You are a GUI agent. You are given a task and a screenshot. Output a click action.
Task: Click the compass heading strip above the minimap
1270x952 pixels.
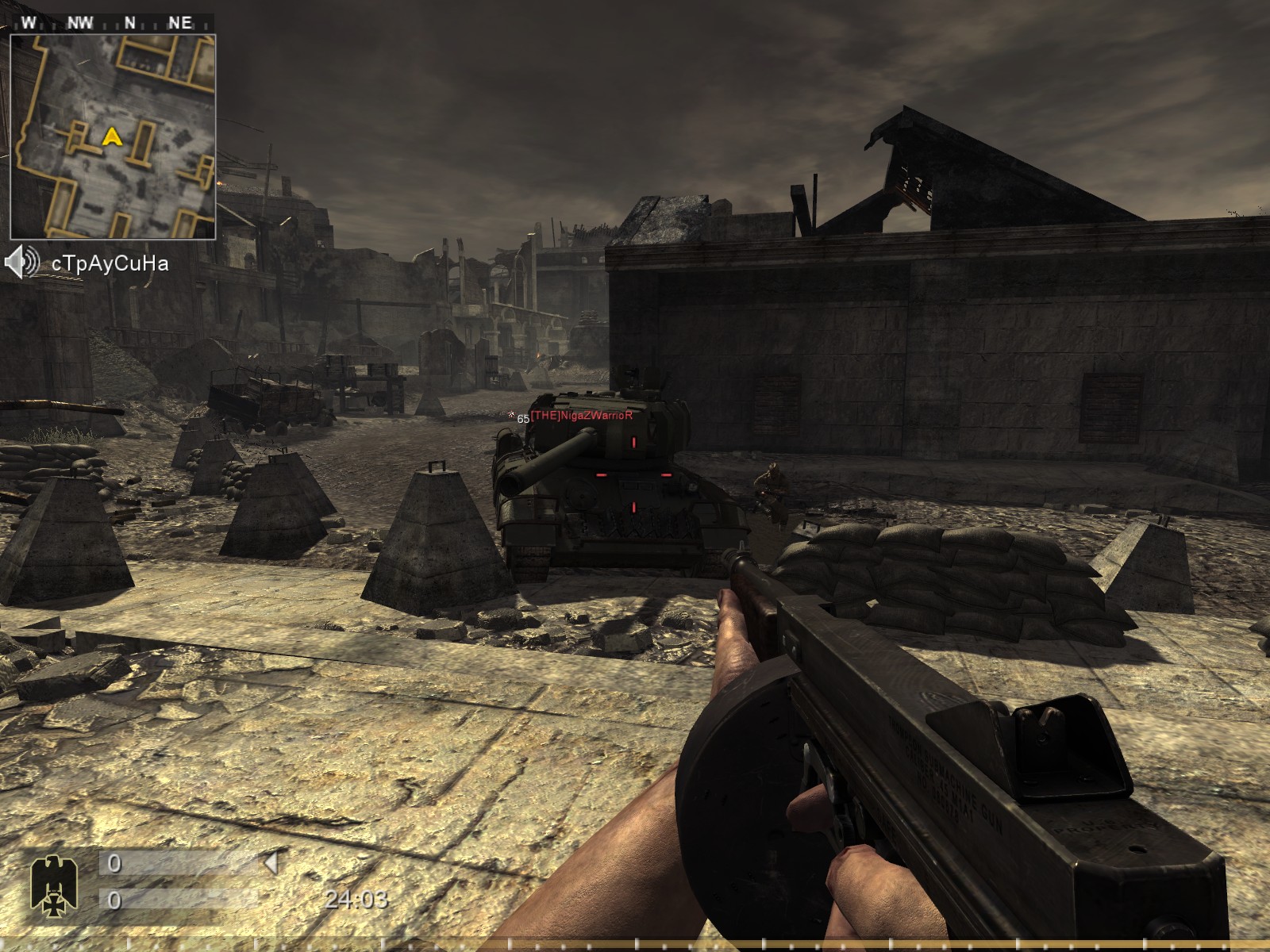coord(111,22)
